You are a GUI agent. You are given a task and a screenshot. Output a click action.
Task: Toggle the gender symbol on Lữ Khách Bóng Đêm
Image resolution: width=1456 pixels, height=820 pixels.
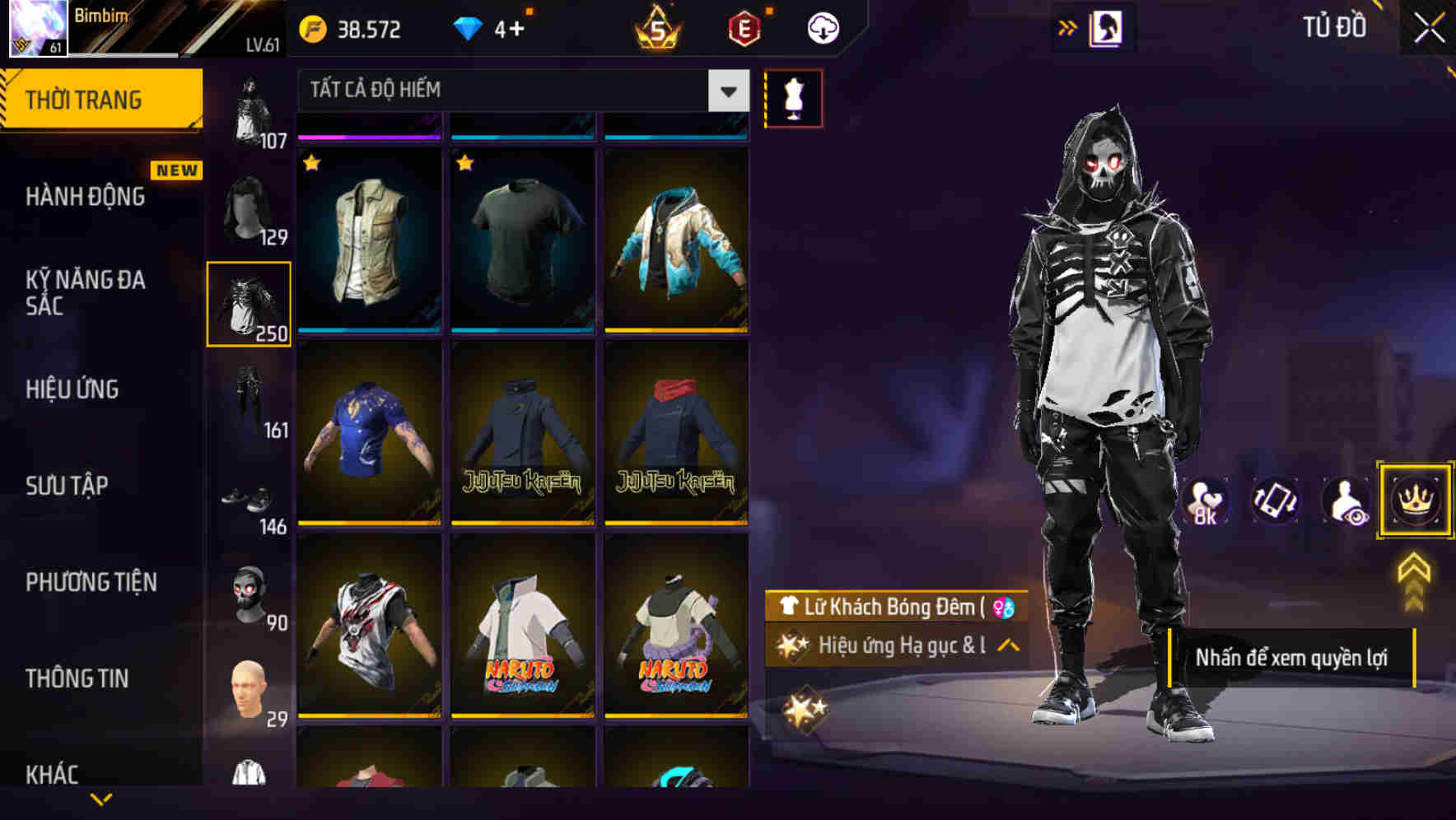pyautogui.click(x=1001, y=608)
